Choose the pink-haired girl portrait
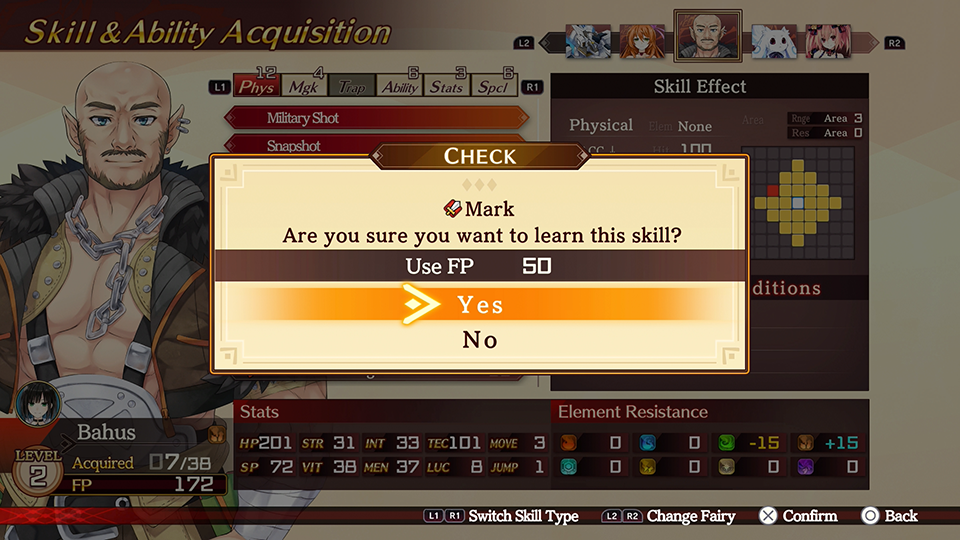Viewport: 960px width, 540px height. [x=828, y=41]
